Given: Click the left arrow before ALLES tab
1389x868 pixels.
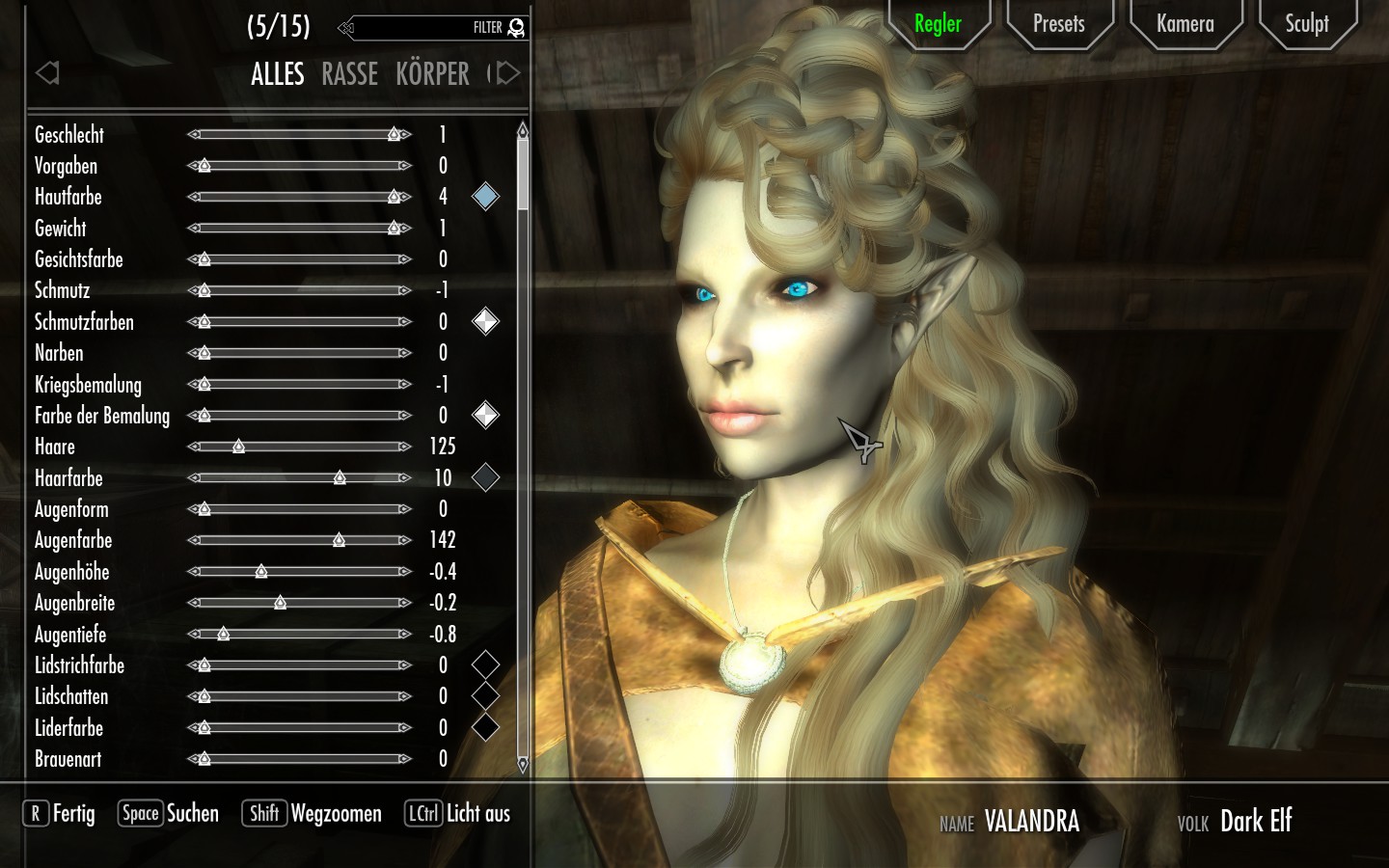Looking at the screenshot, I should point(46,72).
